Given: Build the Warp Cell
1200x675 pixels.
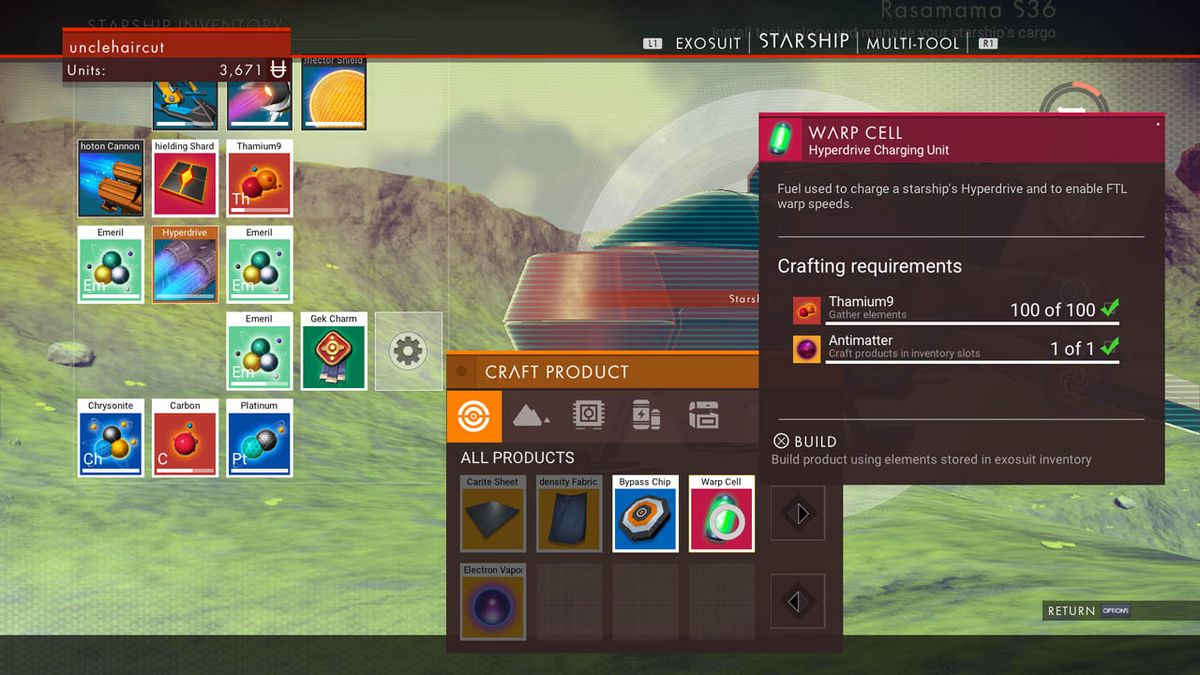Looking at the screenshot, I should [806, 441].
